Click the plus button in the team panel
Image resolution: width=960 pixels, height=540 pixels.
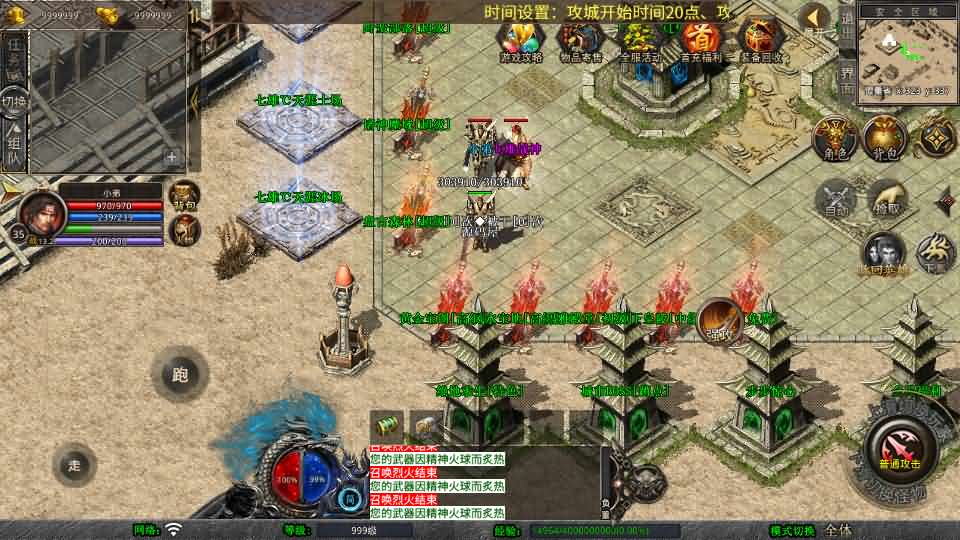pos(172,156)
